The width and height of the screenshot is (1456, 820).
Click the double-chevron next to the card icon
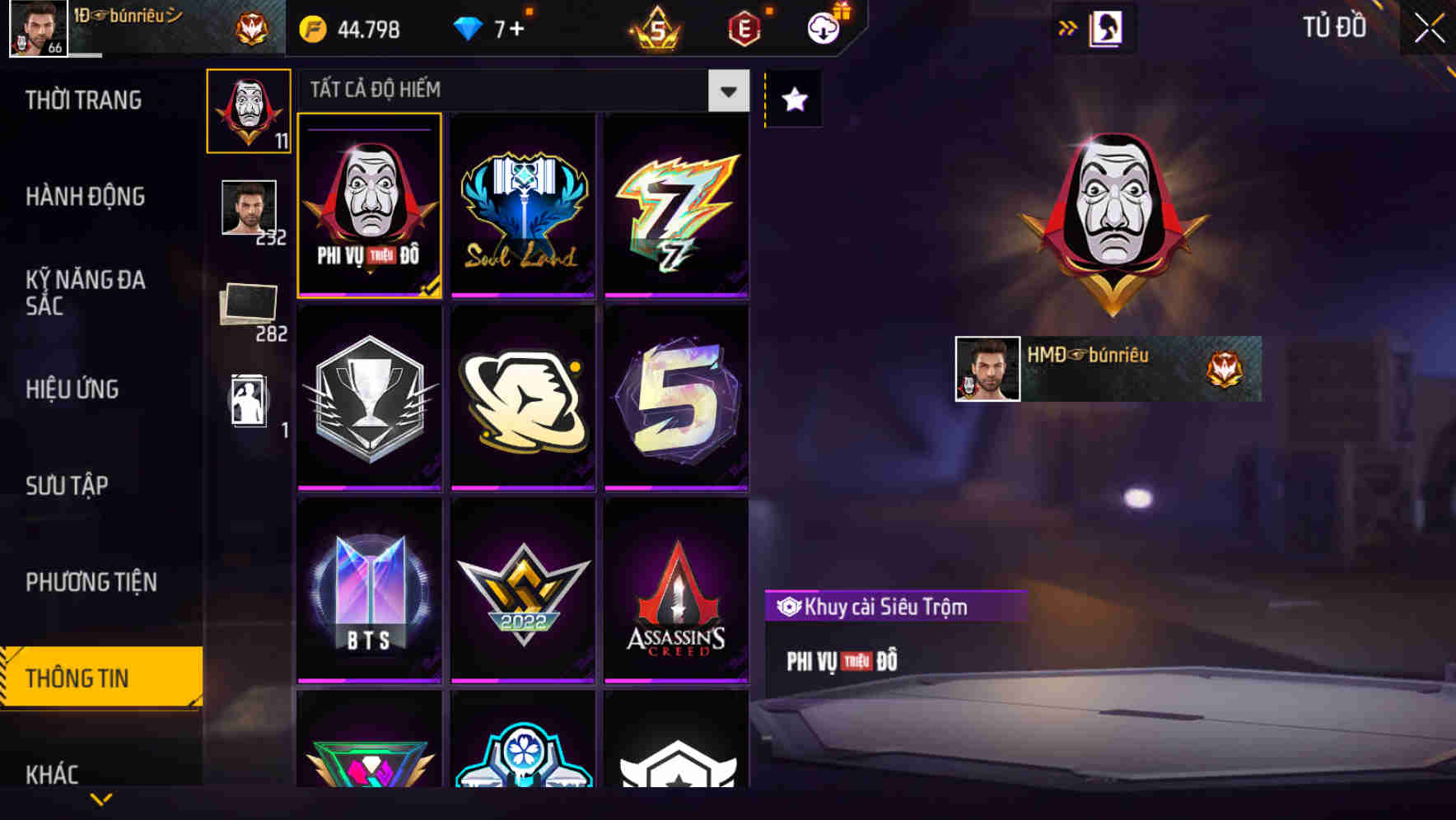(x=1068, y=27)
